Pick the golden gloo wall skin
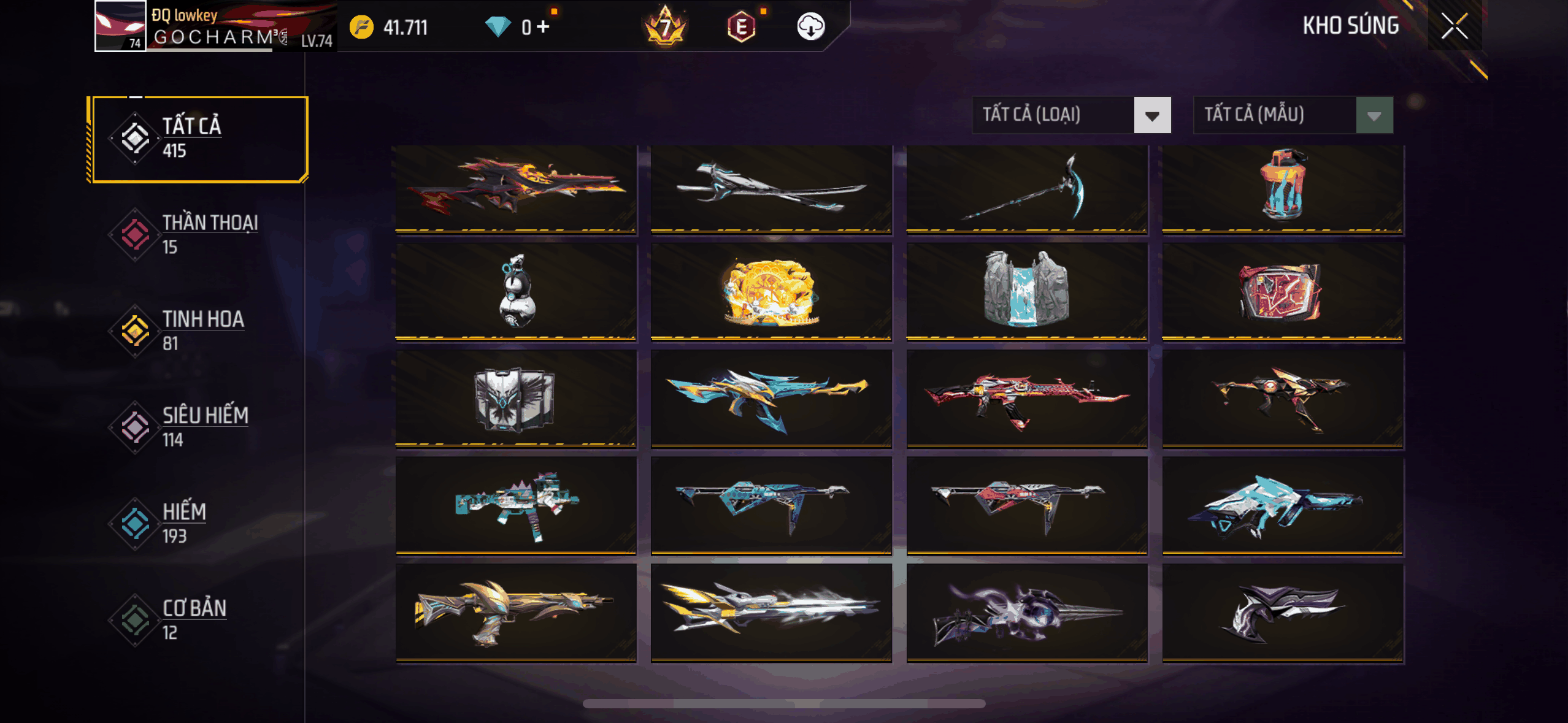This screenshot has width=1568, height=723. [771, 292]
